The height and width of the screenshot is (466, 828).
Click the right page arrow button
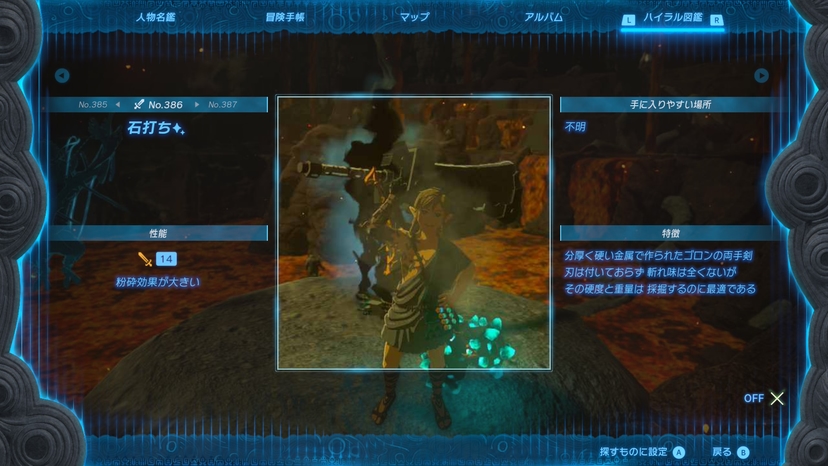tap(762, 75)
